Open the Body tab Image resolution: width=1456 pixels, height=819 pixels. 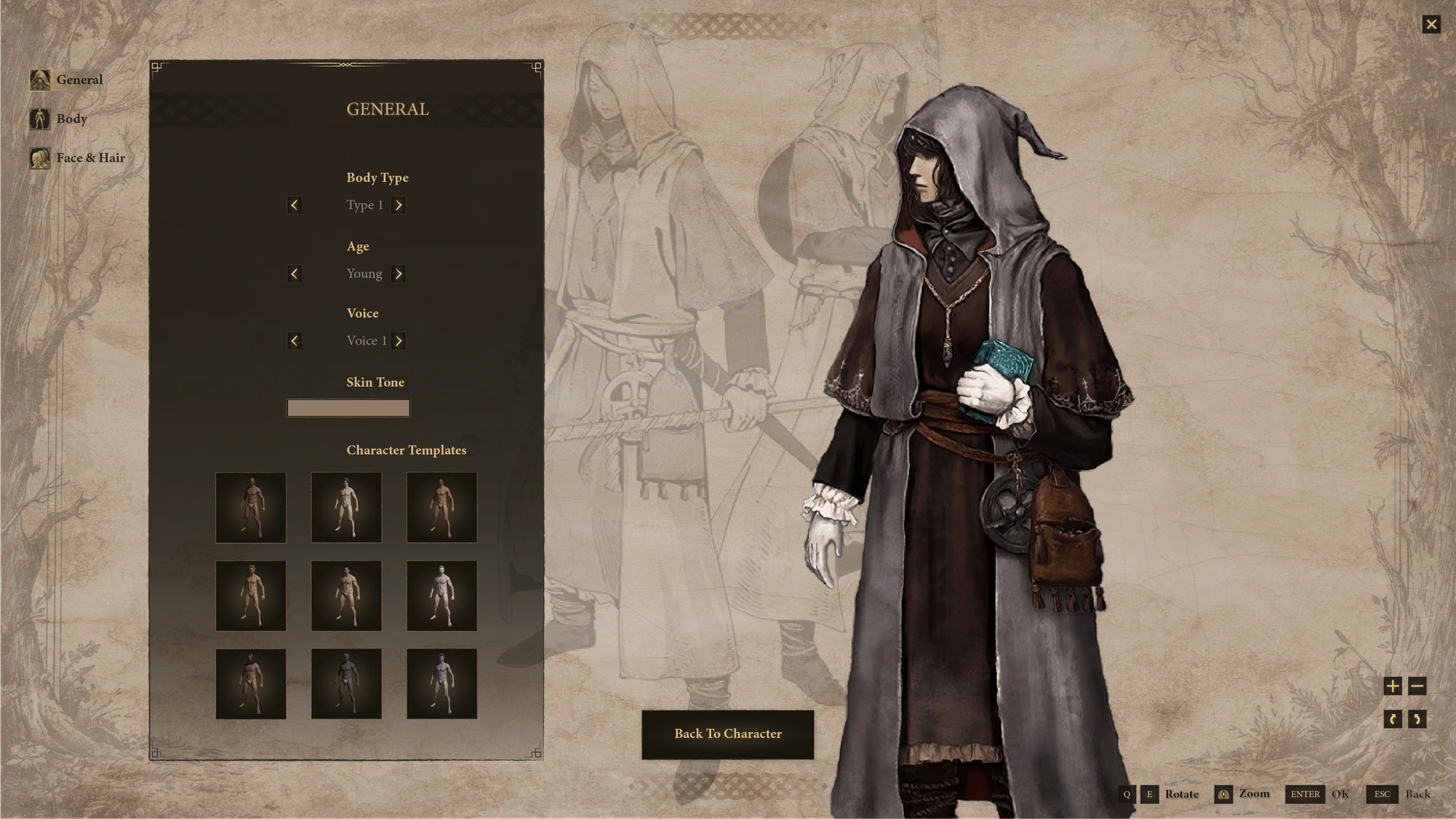[x=60, y=119]
